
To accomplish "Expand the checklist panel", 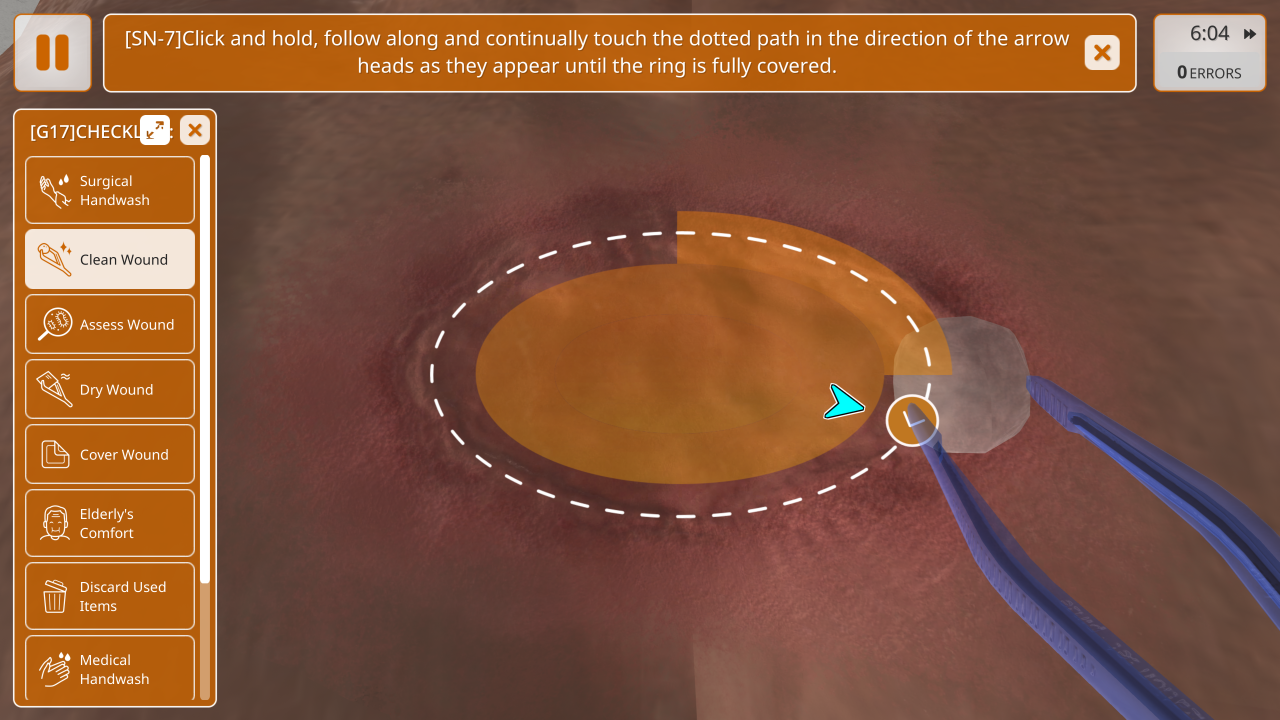I will click(x=155, y=129).
